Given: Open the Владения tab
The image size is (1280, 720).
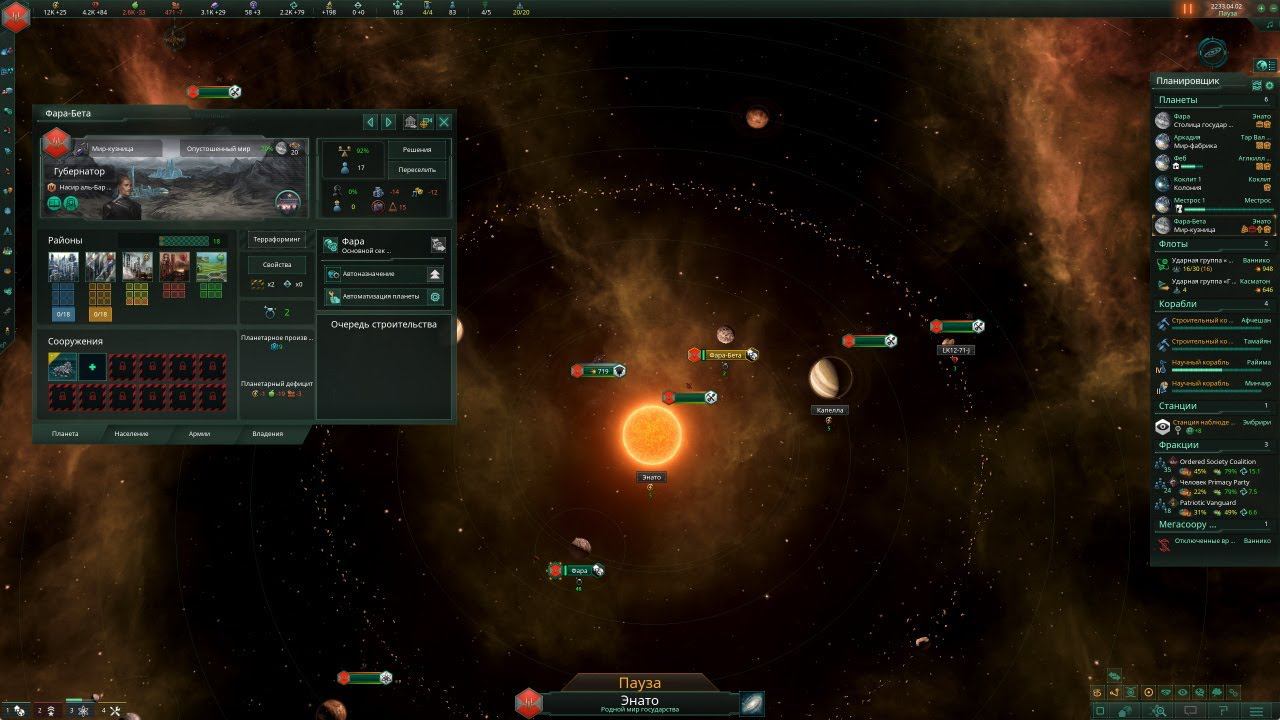Looking at the screenshot, I should 267,434.
